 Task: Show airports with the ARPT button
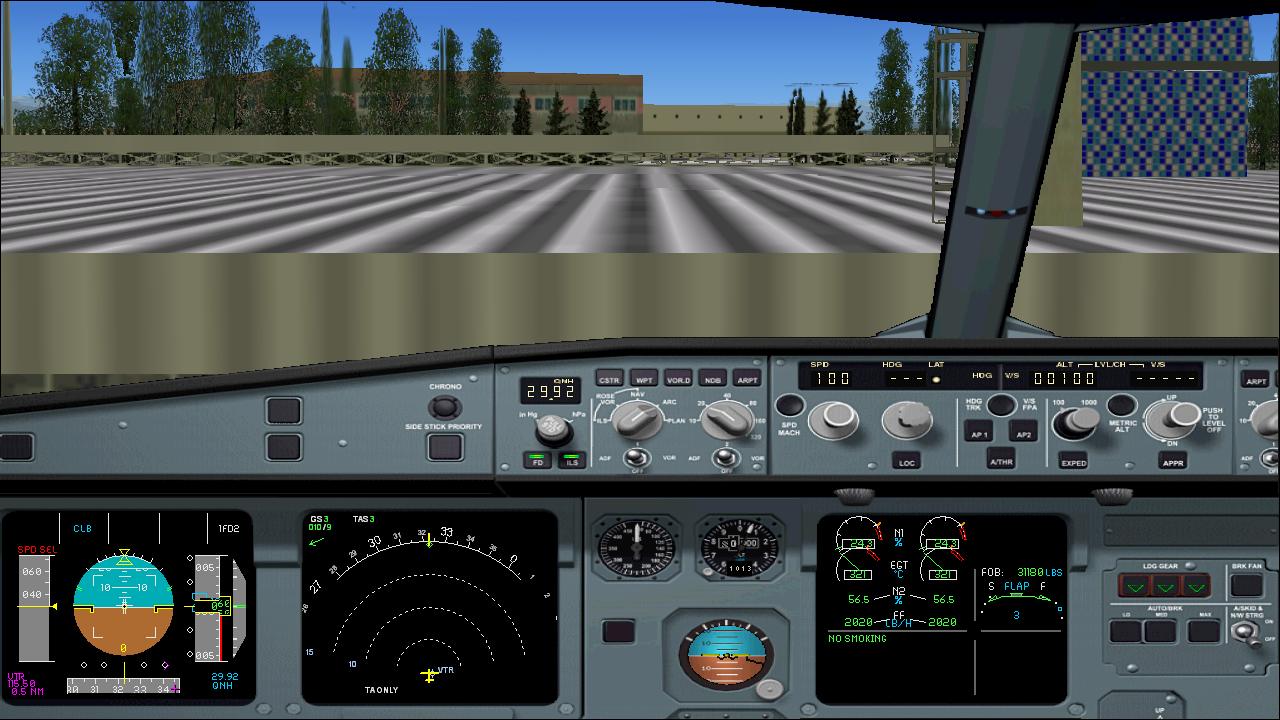click(x=747, y=380)
